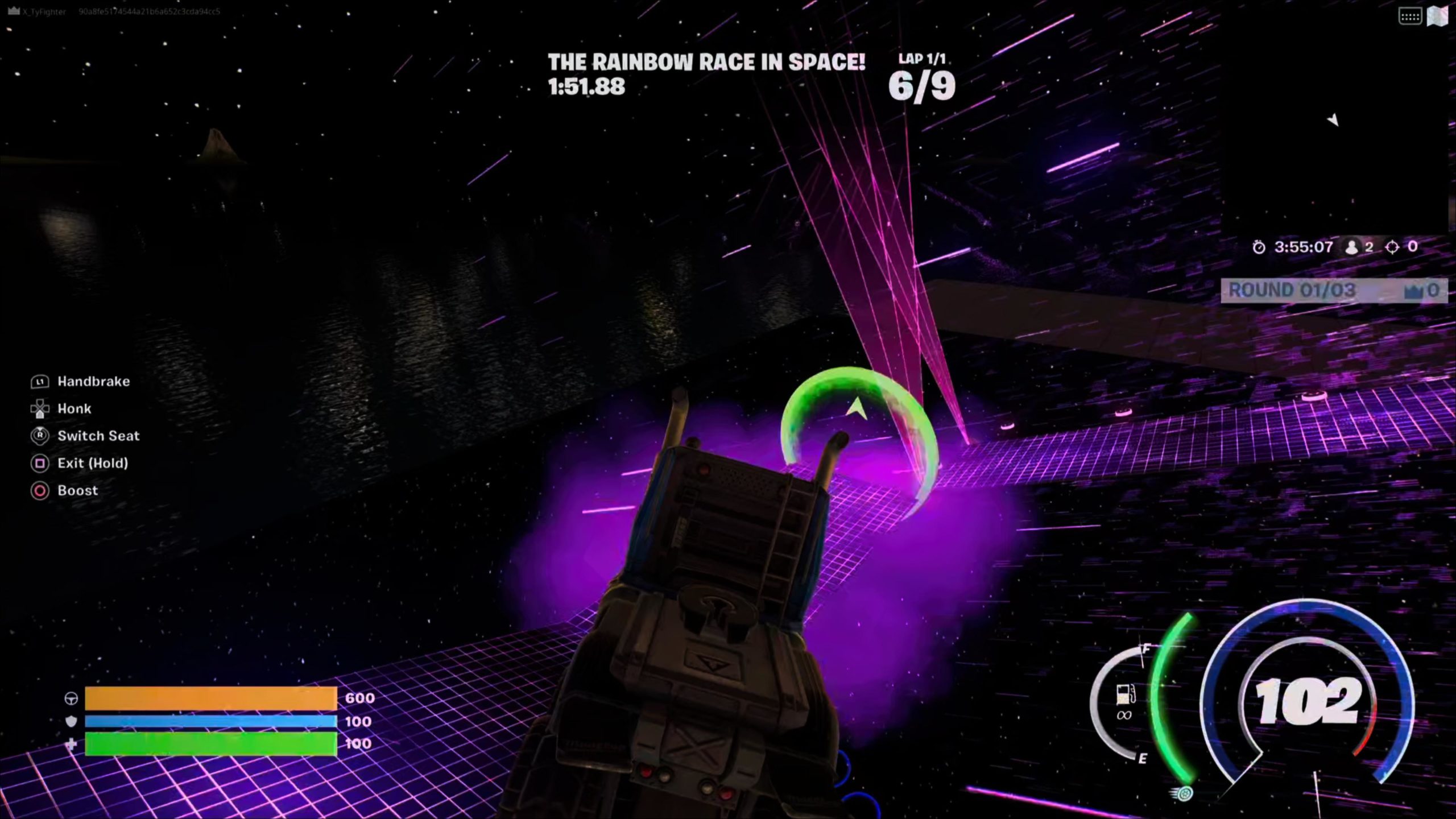Open the minimap icon in the top-right corner

click(x=1437, y=17)
